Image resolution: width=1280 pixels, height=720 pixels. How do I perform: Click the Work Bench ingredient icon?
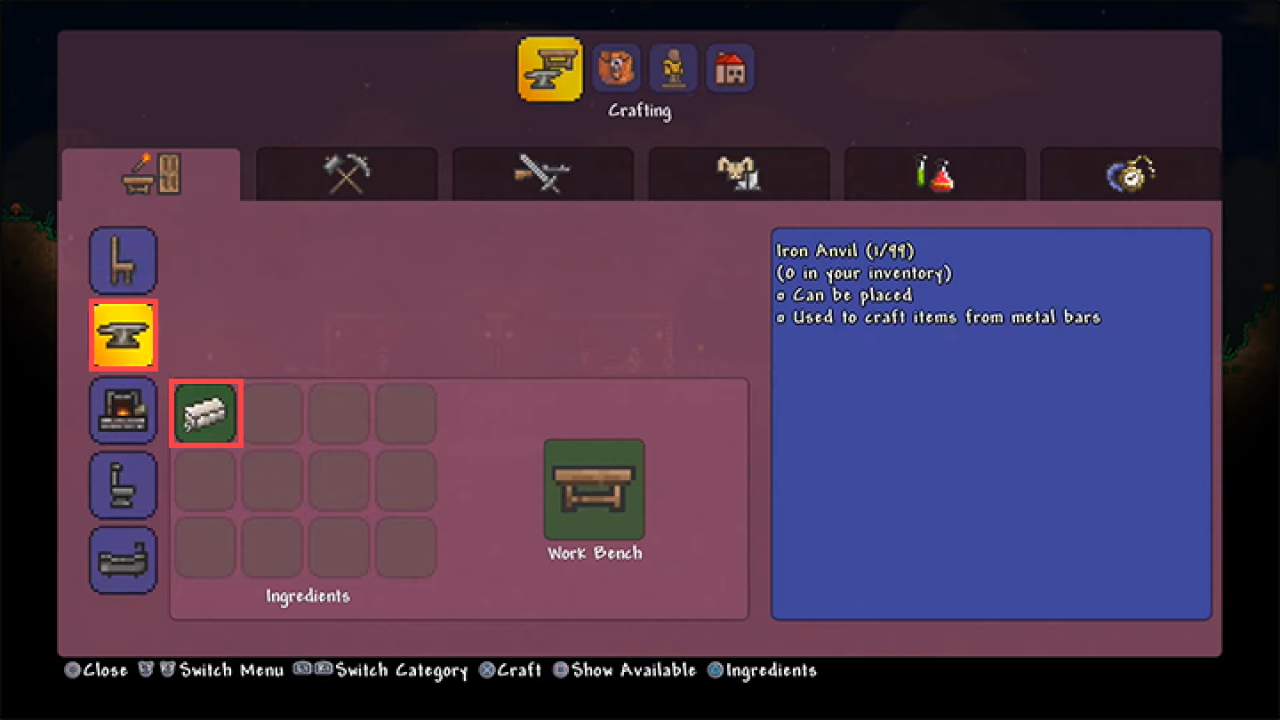594,489
